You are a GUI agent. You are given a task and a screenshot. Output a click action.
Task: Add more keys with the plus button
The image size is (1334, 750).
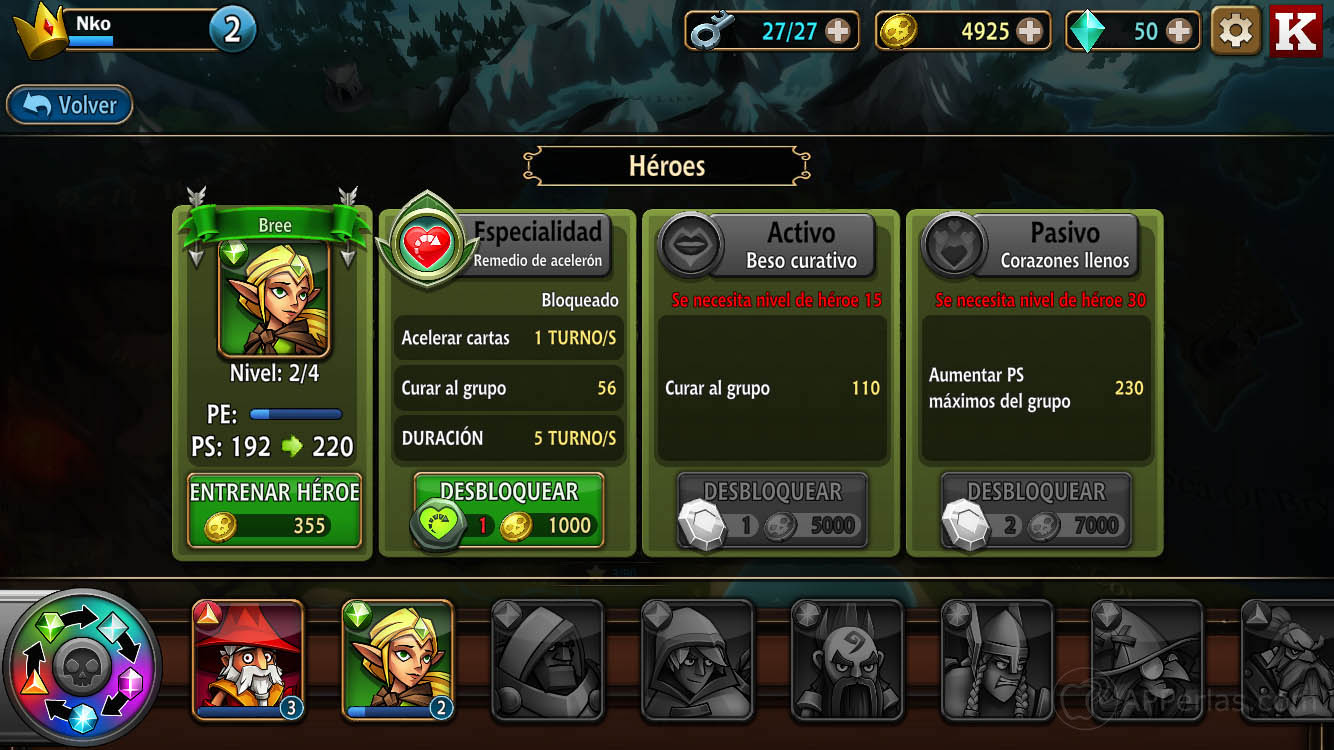837,32
